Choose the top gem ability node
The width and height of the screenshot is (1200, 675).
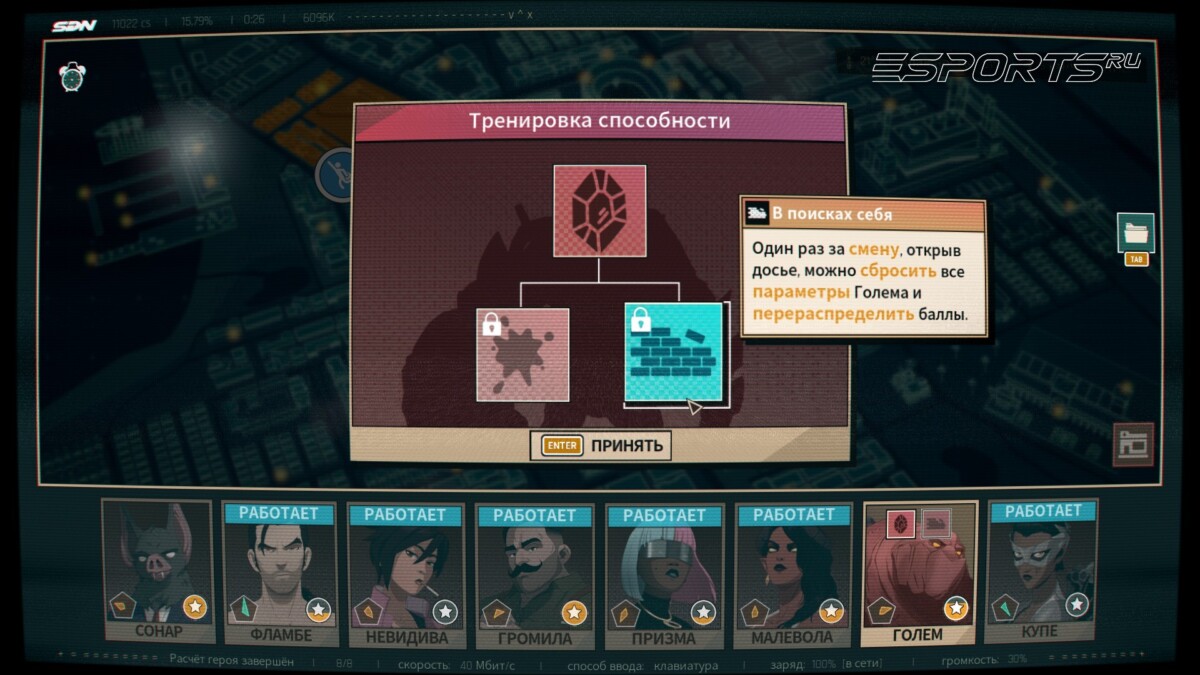[599, 211]
